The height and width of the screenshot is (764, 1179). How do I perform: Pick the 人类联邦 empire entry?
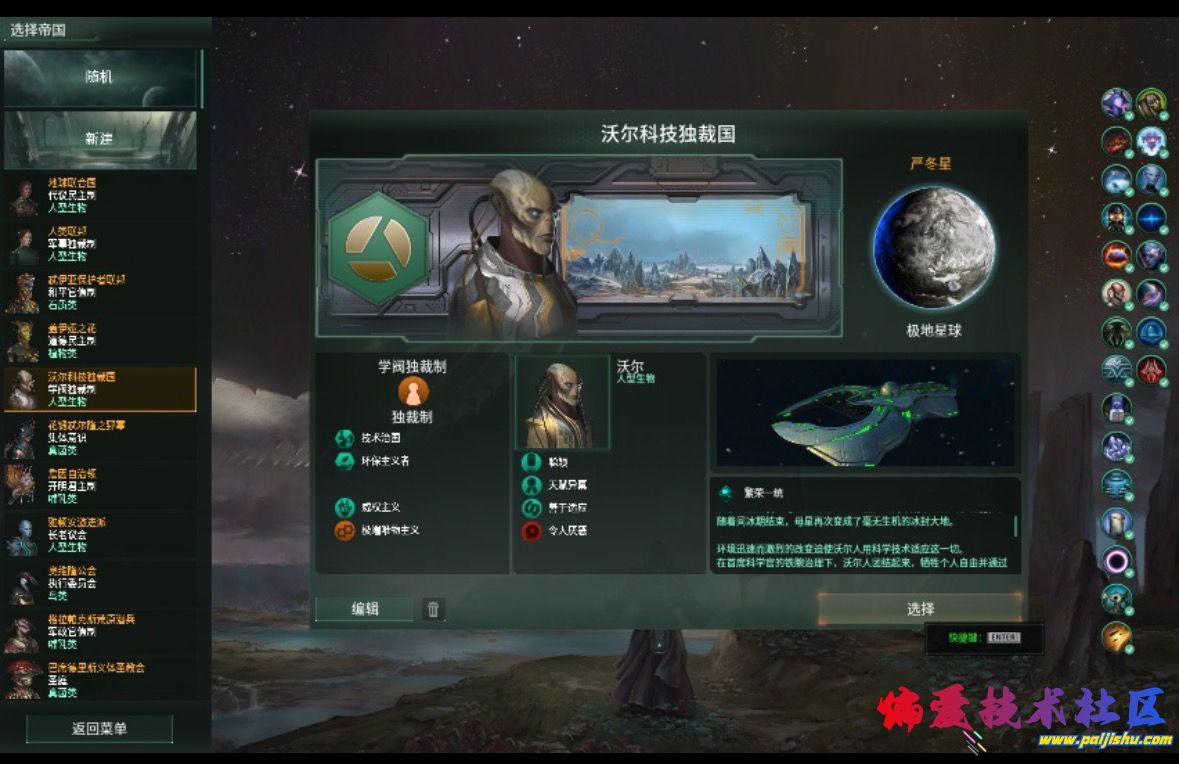[x=100, y=243]
